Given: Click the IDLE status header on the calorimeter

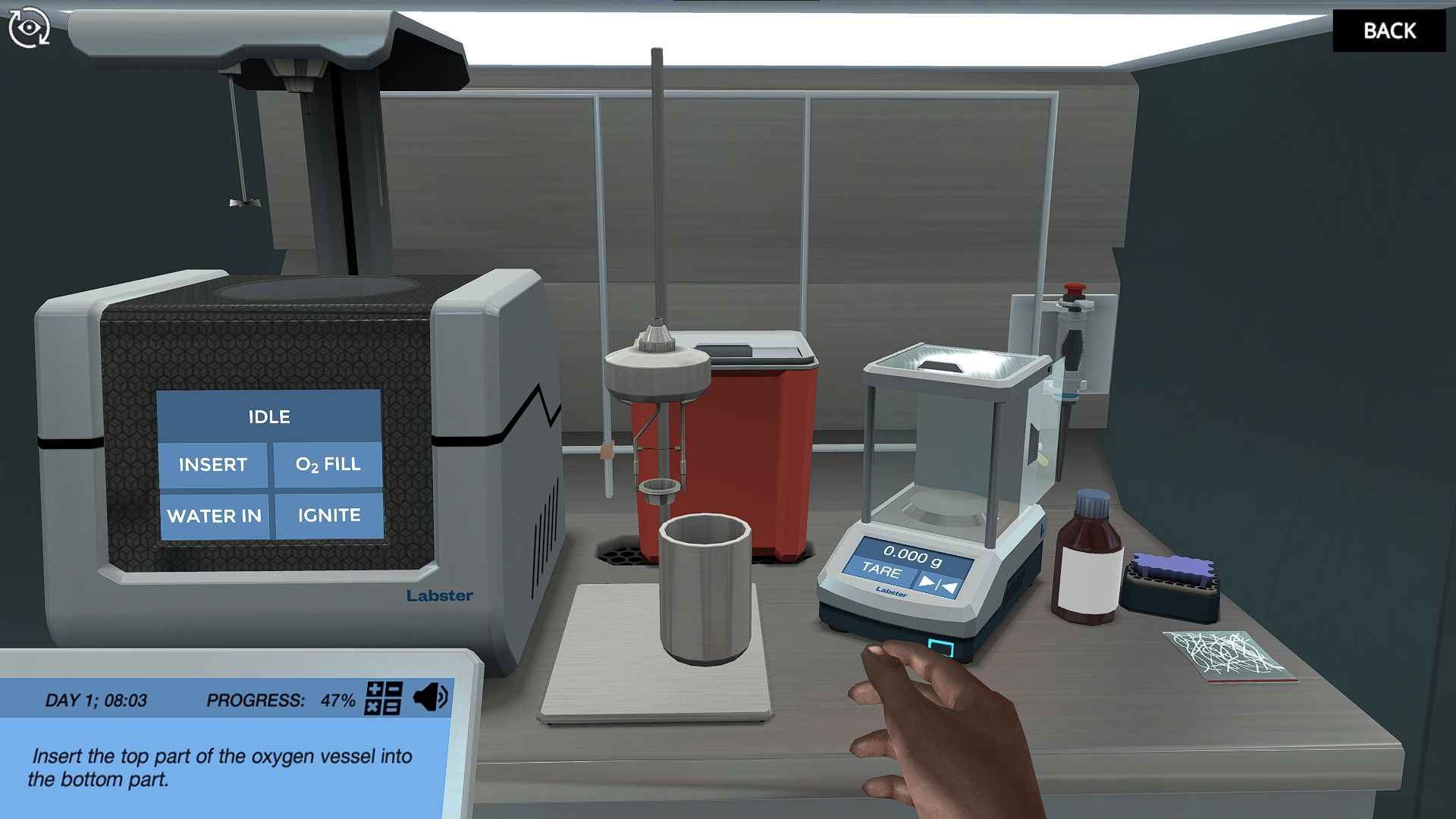Looking at the screenshot, I should click(x=268, y=416).
